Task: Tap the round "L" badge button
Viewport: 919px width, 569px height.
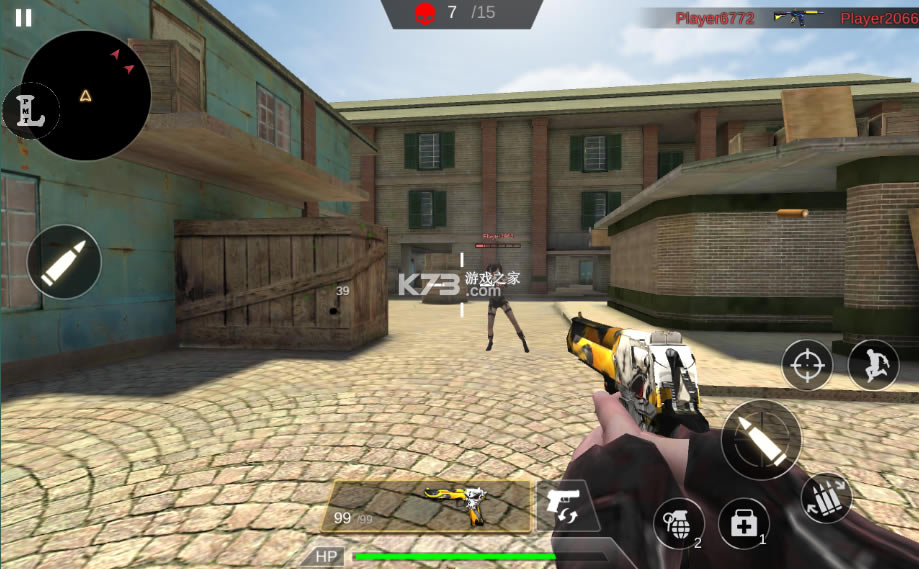Action: pyautogui.click(x=28, y=110)
